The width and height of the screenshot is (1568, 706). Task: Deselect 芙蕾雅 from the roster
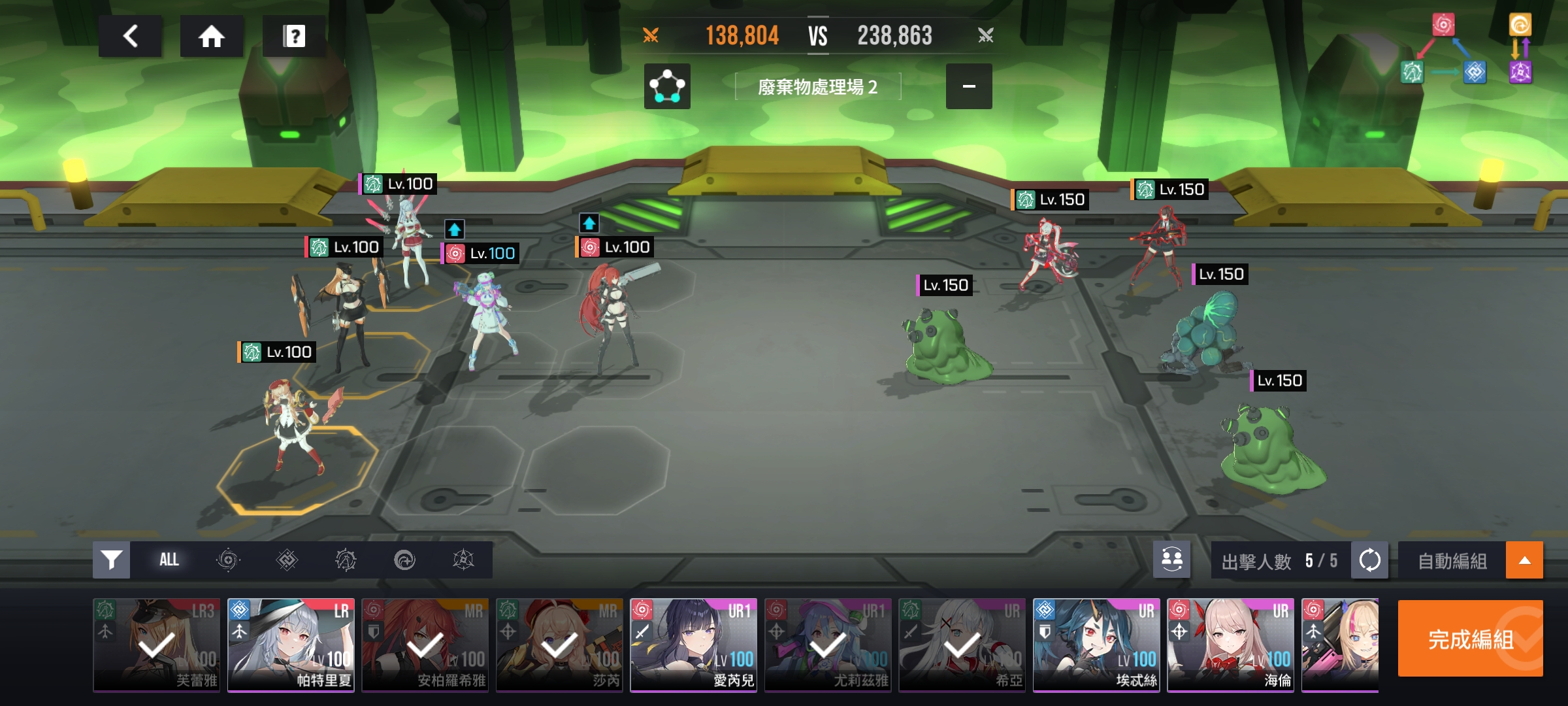(x=157, y=645)
